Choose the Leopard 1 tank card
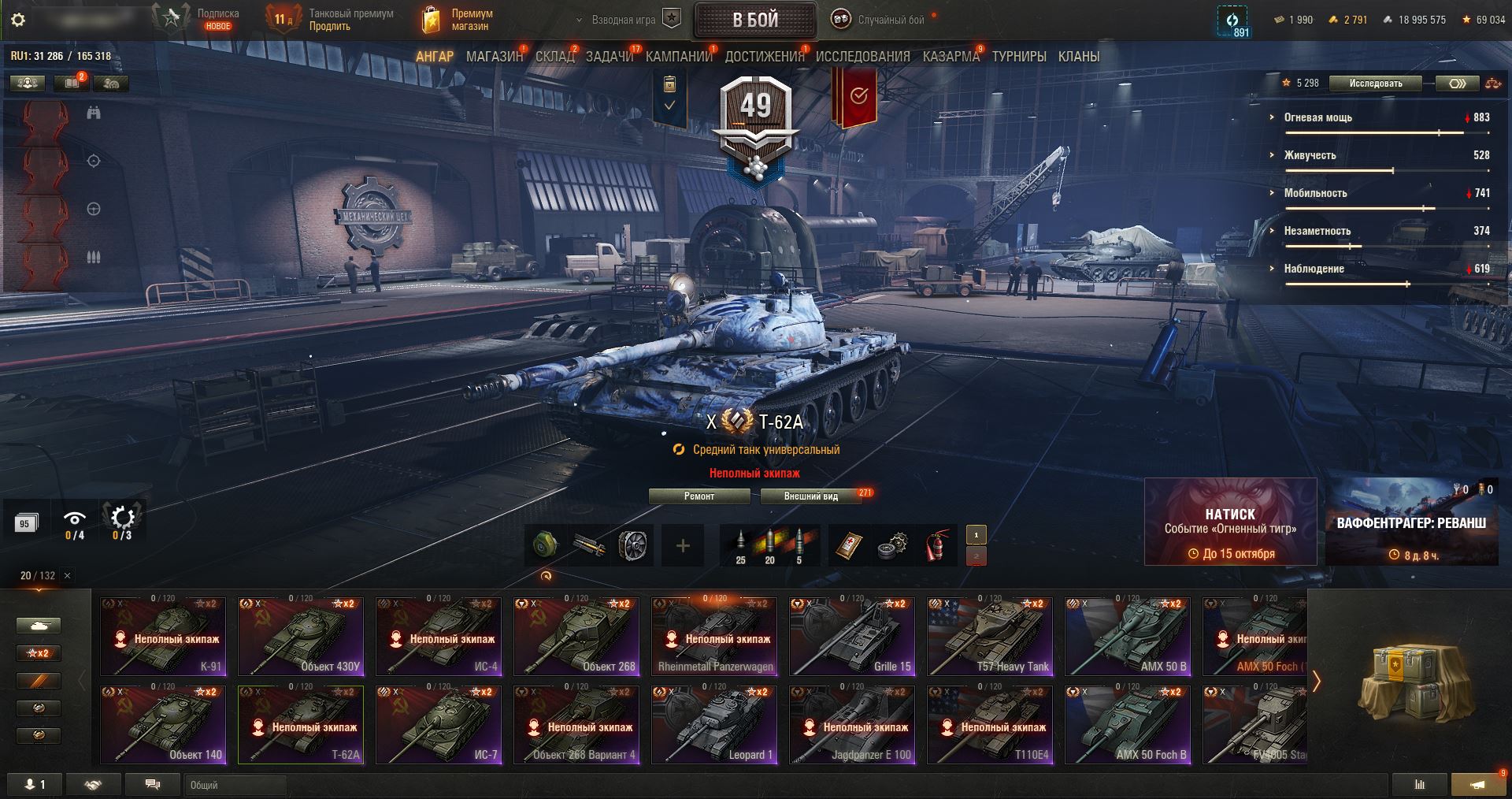The width and height of the screenshot is (1512, 799). tap(714, 725)
